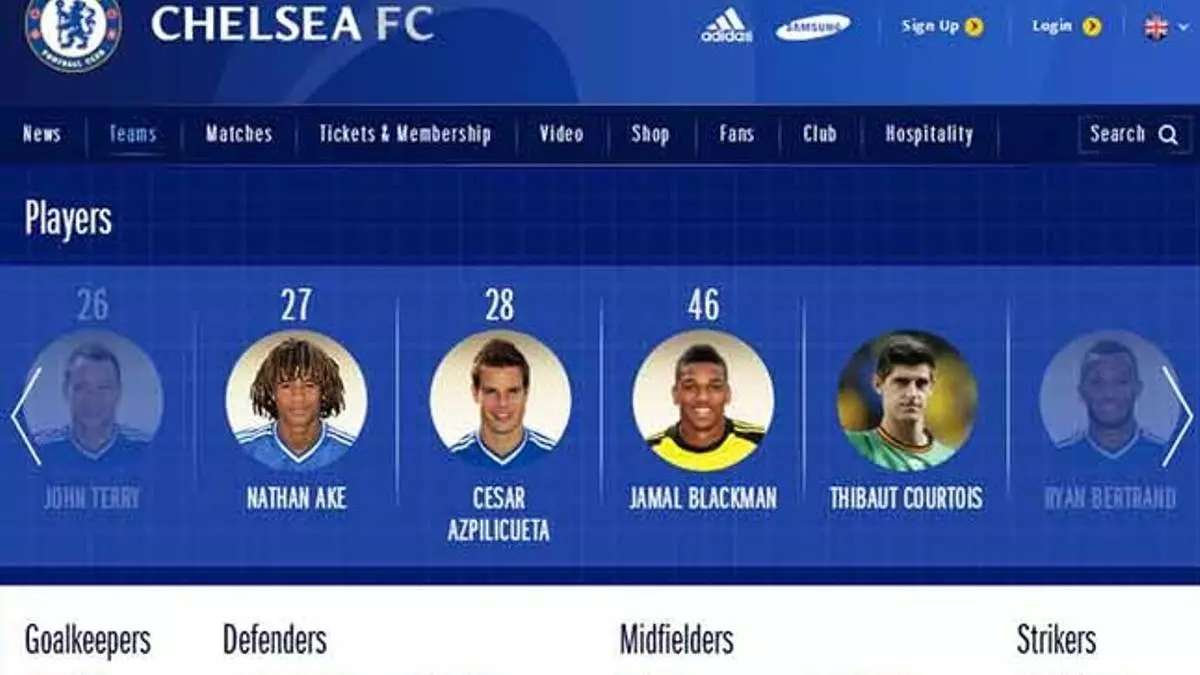This screenshot has width=1200, height=675.
Task: Open the Login link
Action: click(x=1066, y=27)
